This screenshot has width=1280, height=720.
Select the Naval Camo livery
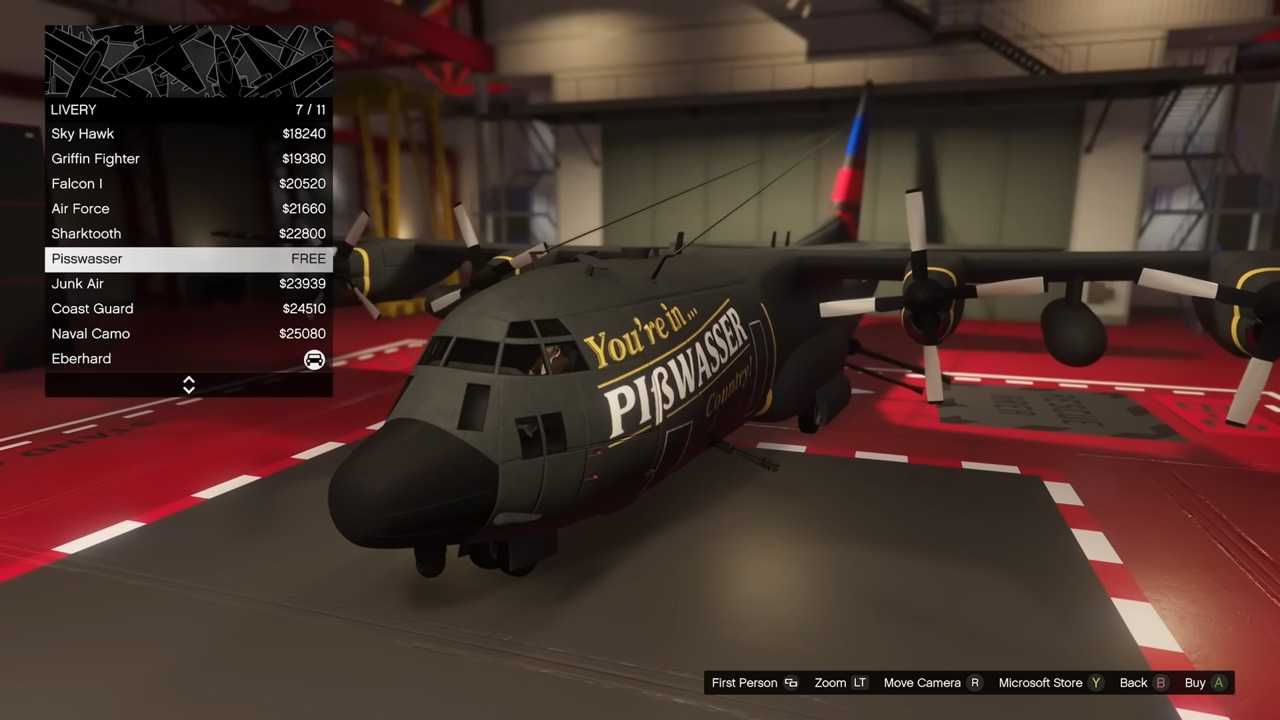188,334
